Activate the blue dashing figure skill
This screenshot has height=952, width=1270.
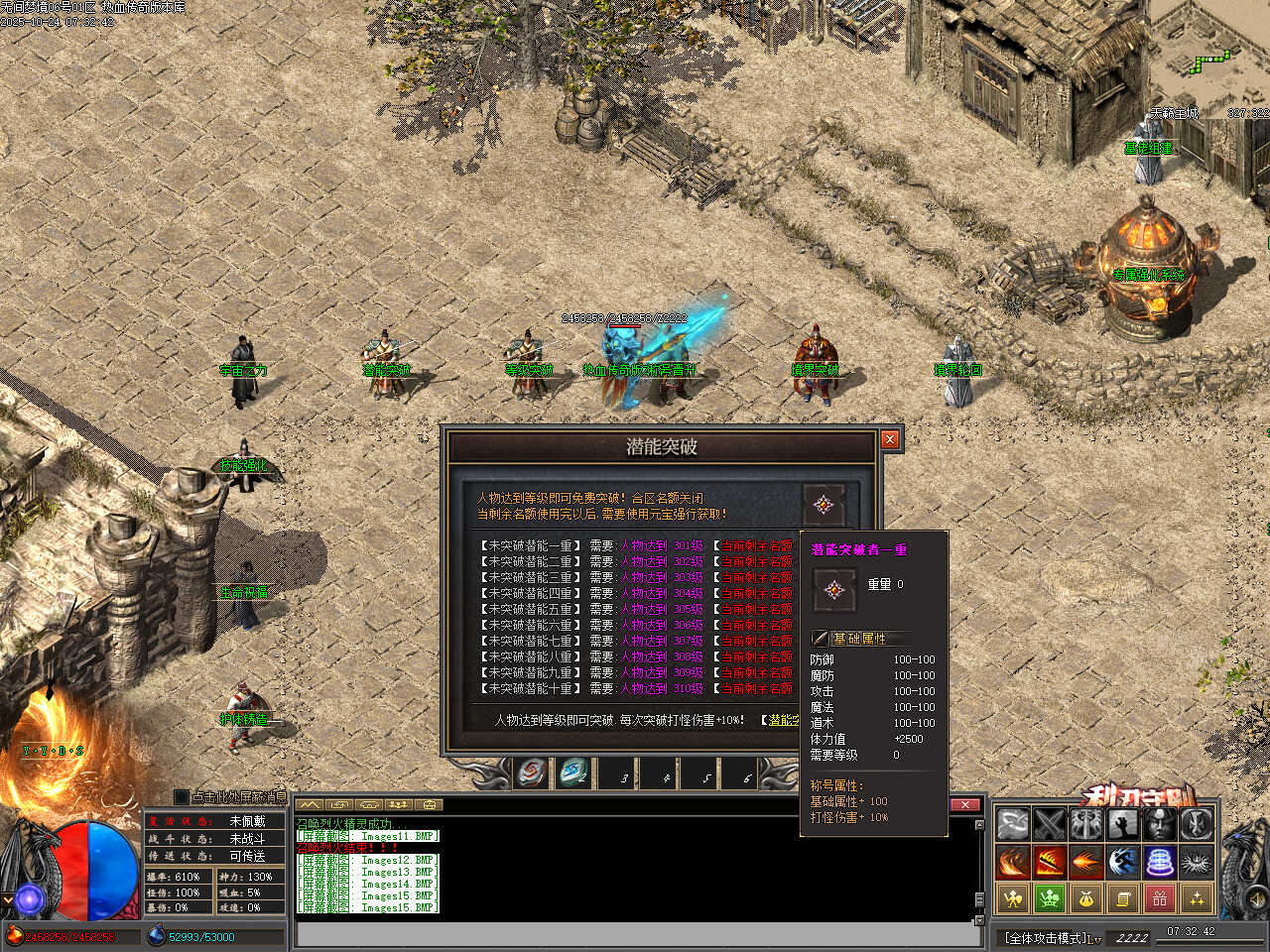click(x=1123, y=862)
